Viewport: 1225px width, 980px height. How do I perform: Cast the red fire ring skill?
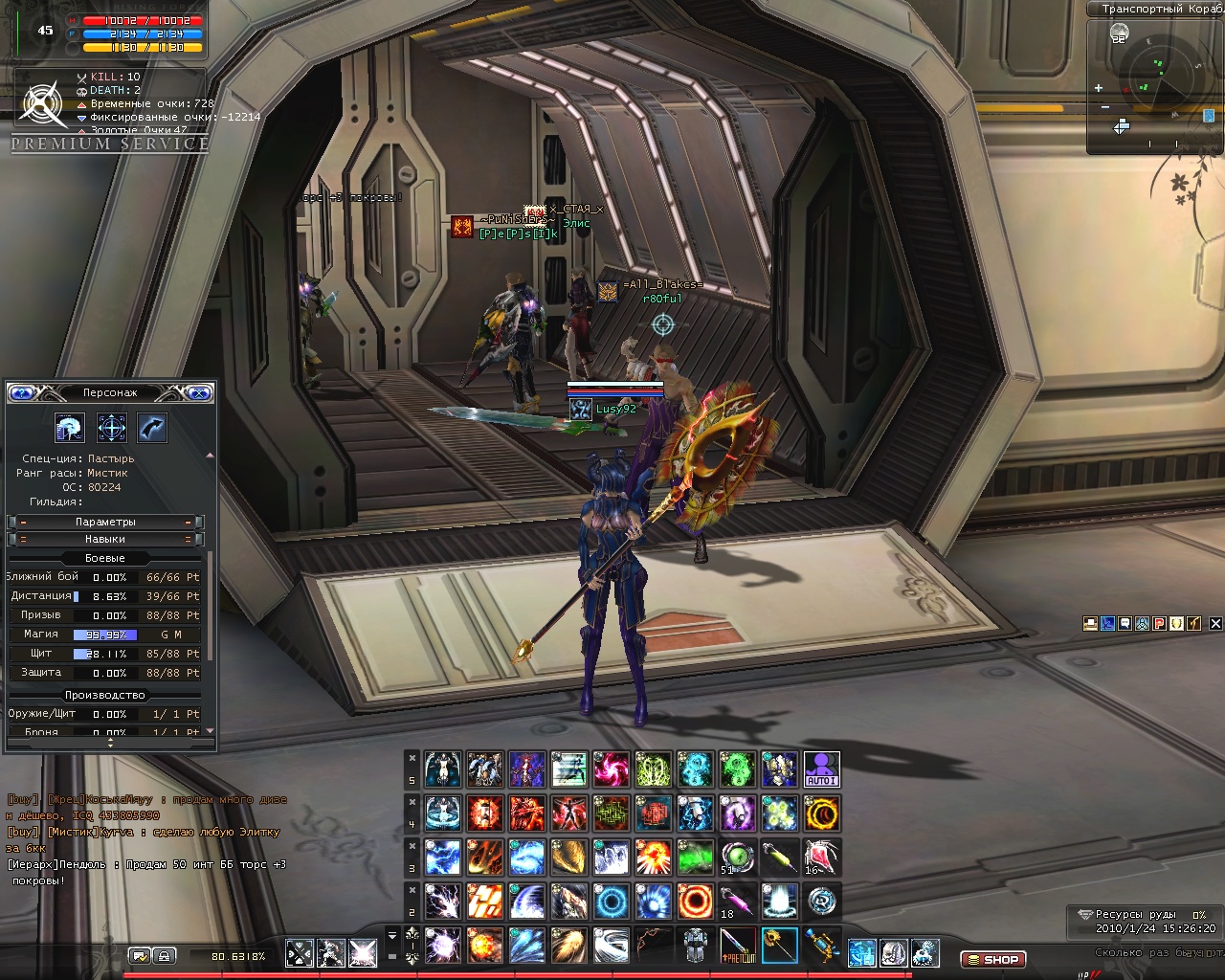tap(695, 902)
